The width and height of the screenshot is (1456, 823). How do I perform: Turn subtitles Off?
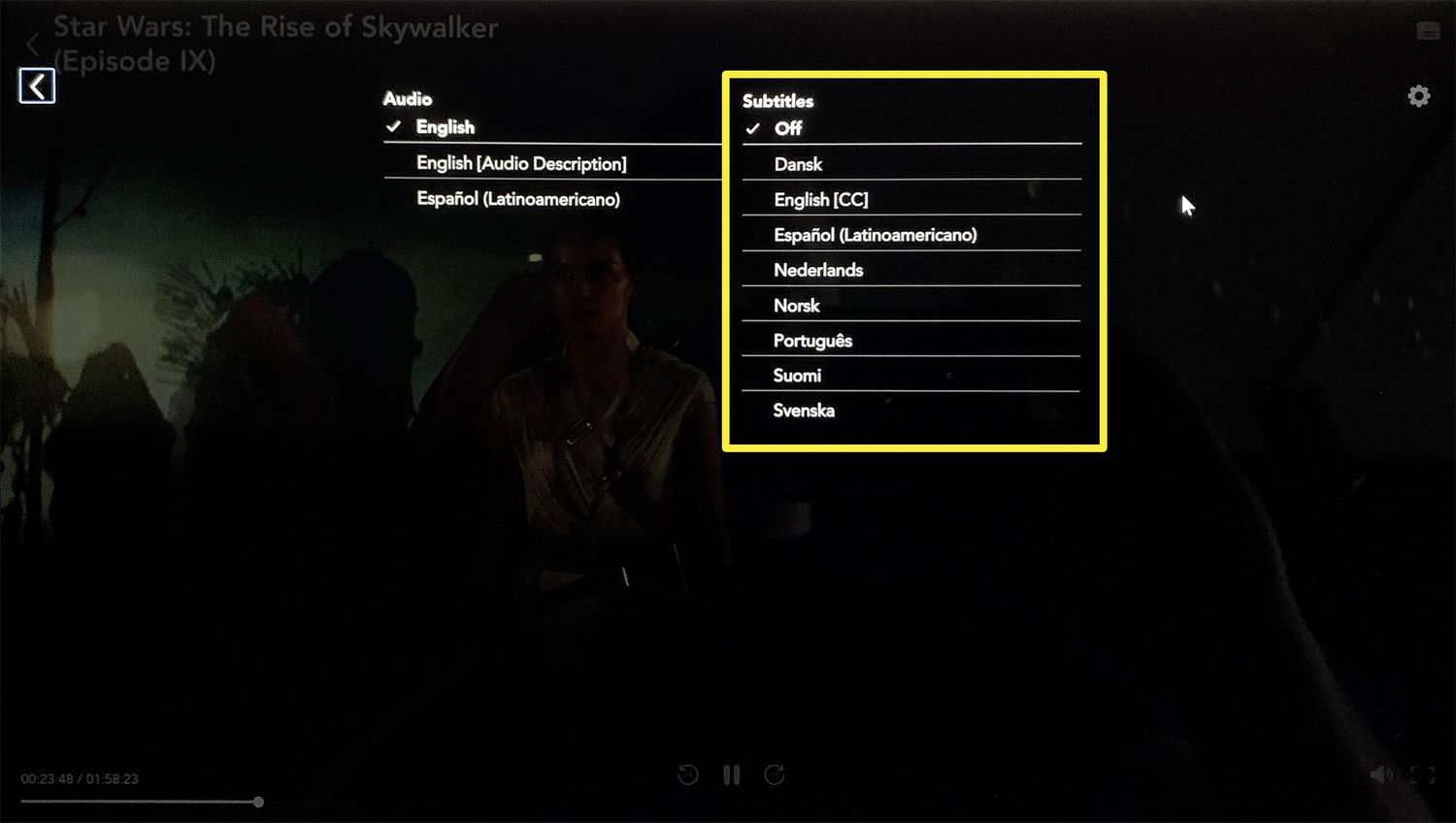pyautogui.click(x=788, y=128)
